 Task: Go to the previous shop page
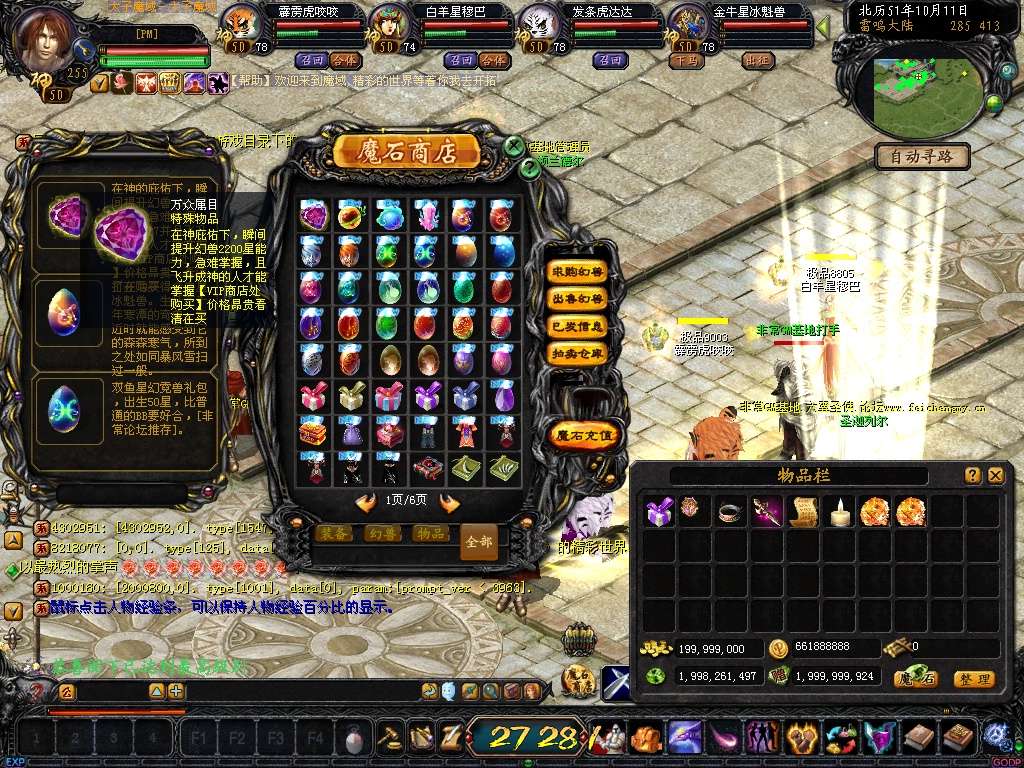(366, 501)
